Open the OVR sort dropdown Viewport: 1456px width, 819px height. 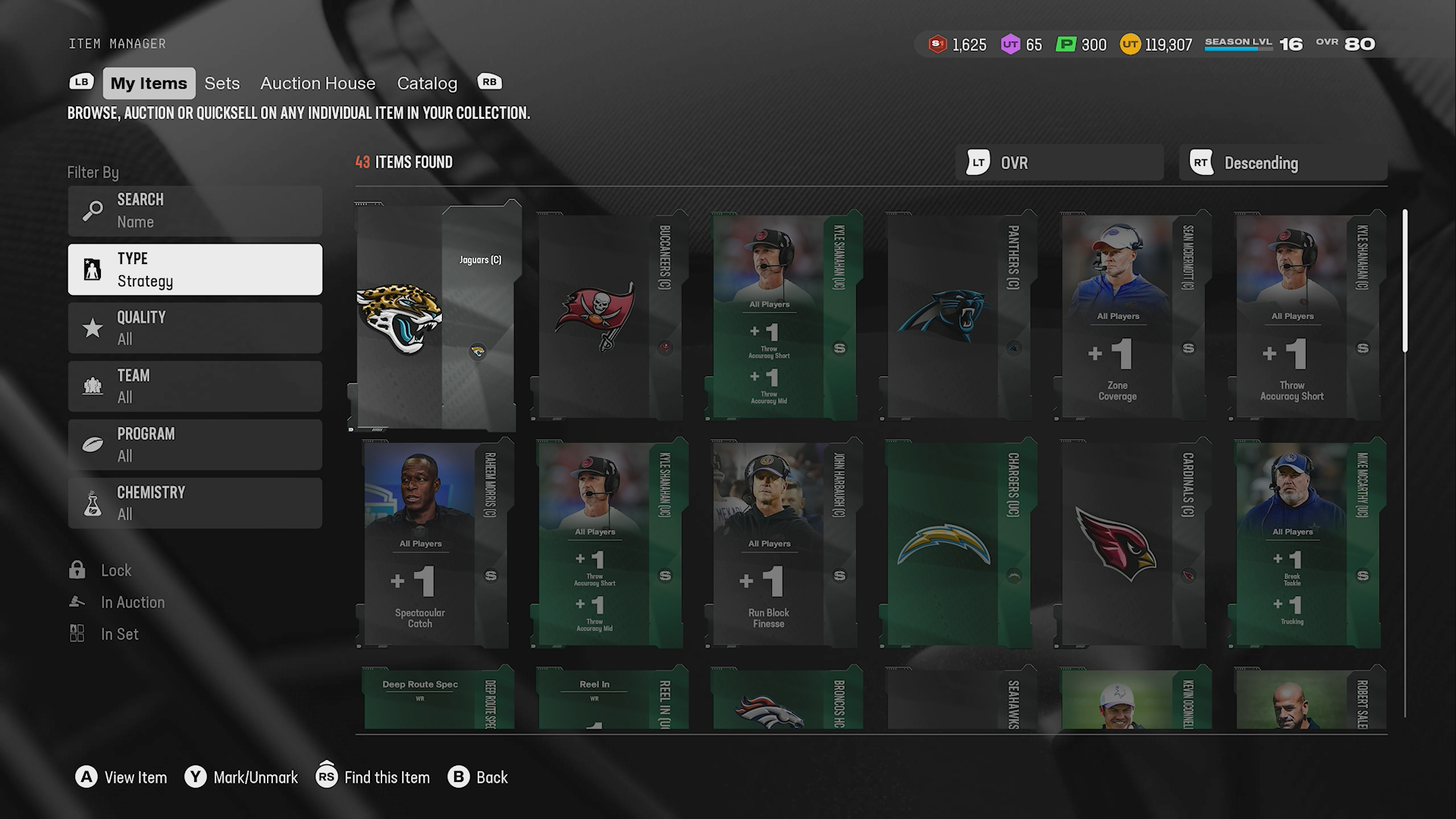[1059, 162]
